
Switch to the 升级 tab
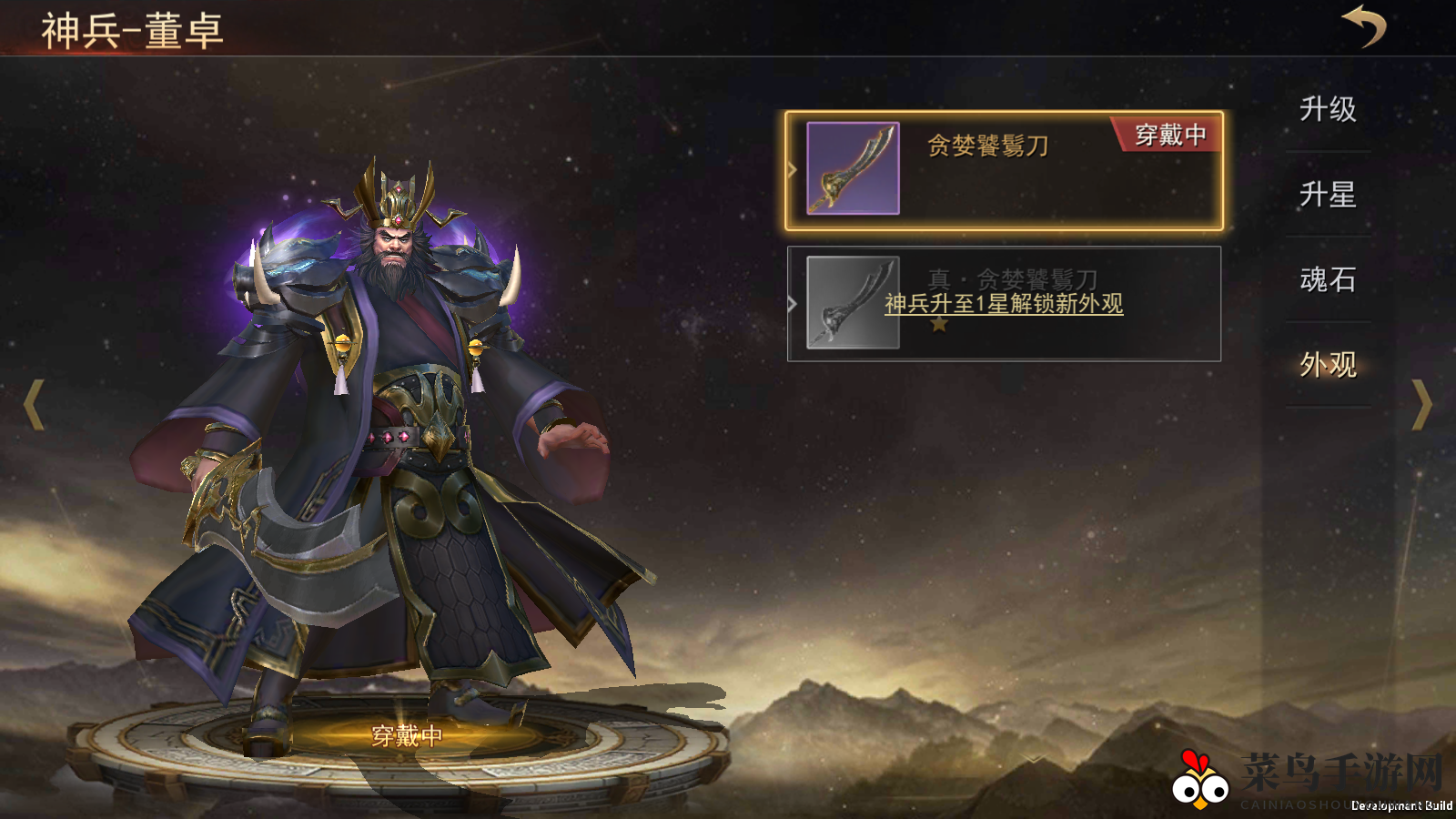(x=1327, y=110)
